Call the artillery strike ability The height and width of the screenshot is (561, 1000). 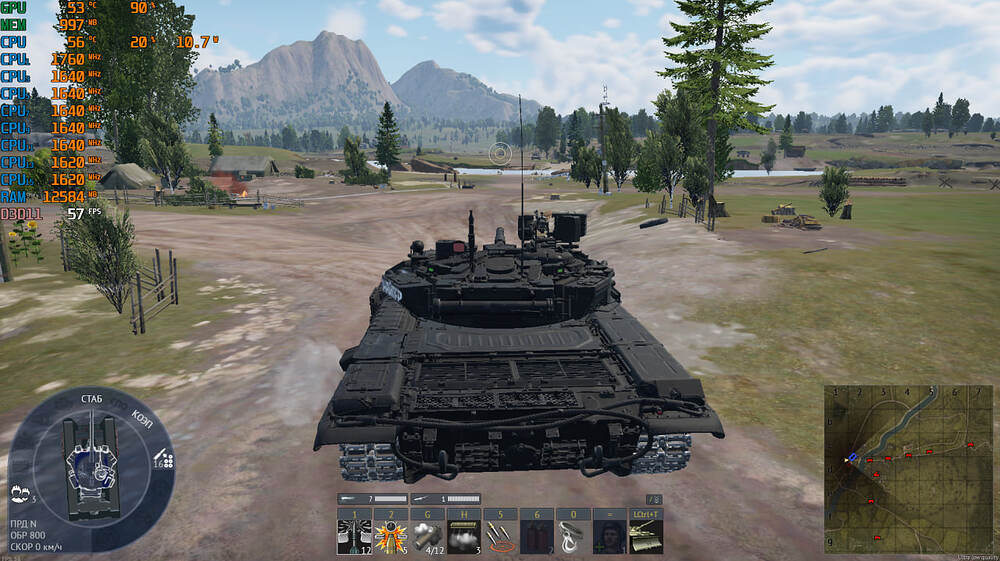[x=499, y=537]
